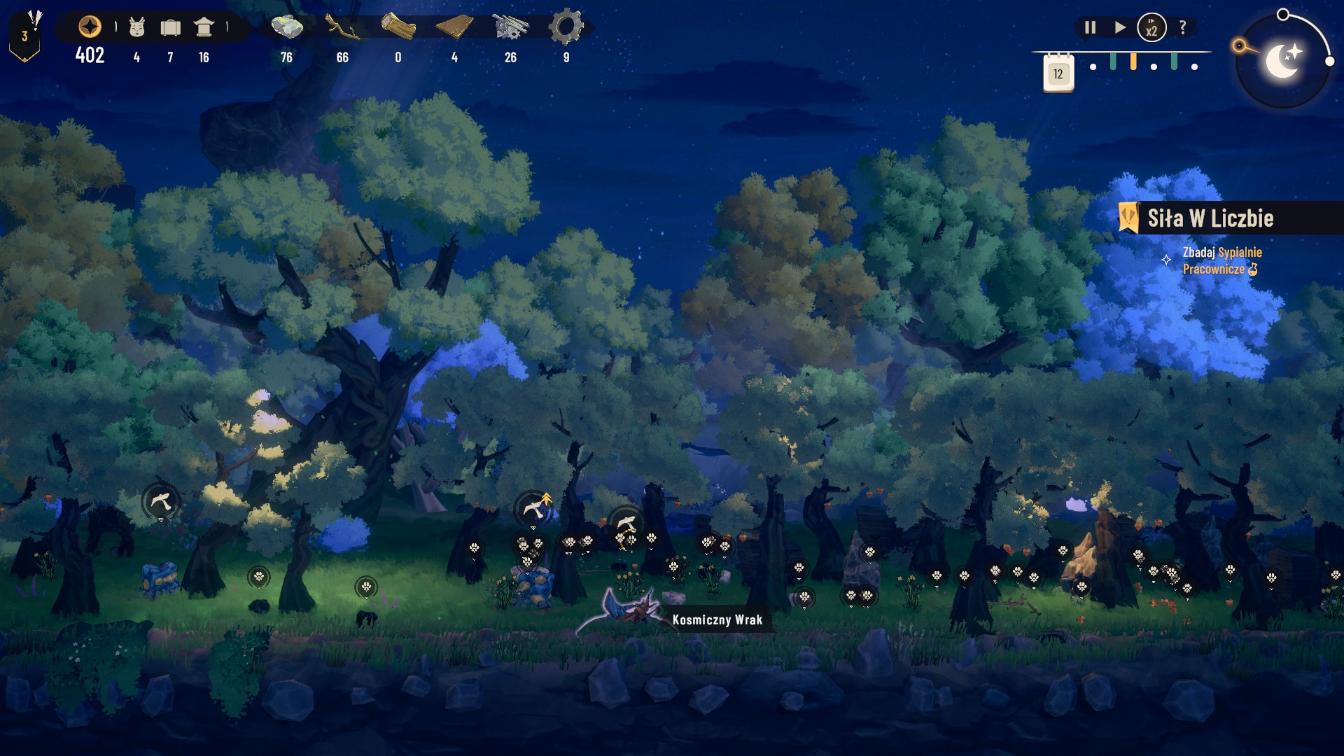The image size is (1344, 756).
Task: Click the level 3 banner badge
Action: 25,36
